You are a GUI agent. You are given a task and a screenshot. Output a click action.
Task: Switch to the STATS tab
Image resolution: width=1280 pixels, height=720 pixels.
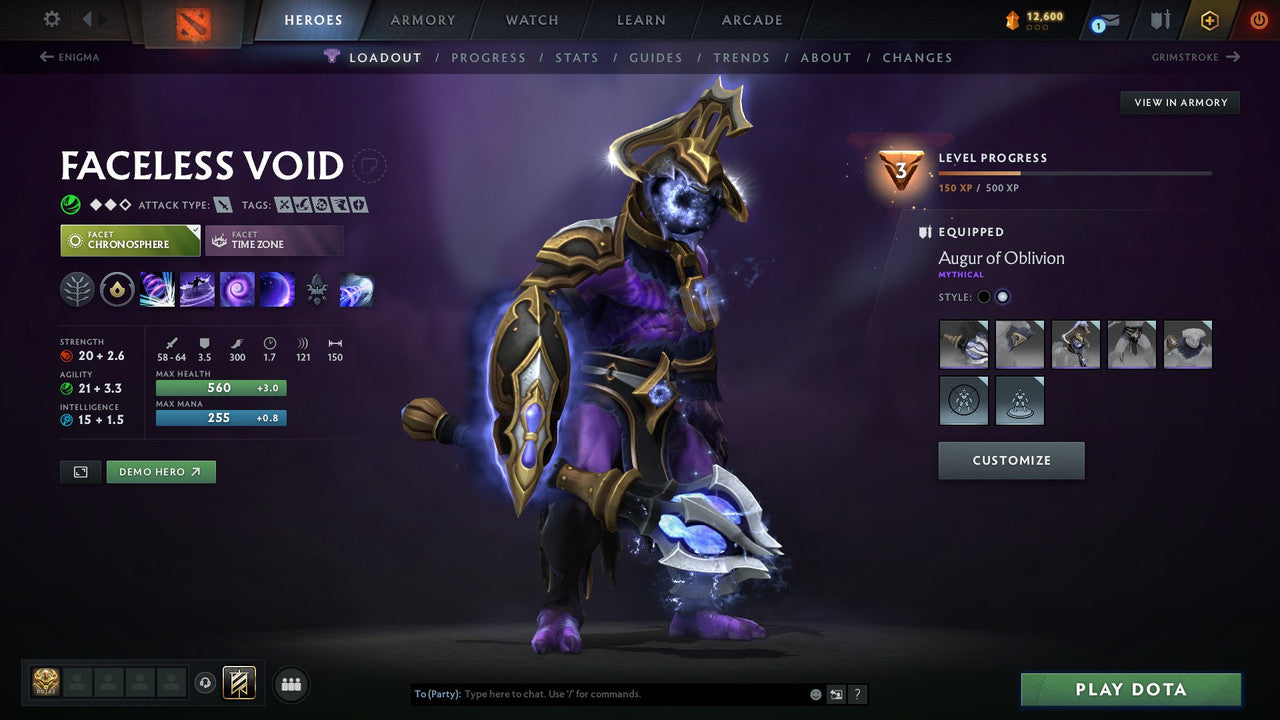(x=577, y=57)
